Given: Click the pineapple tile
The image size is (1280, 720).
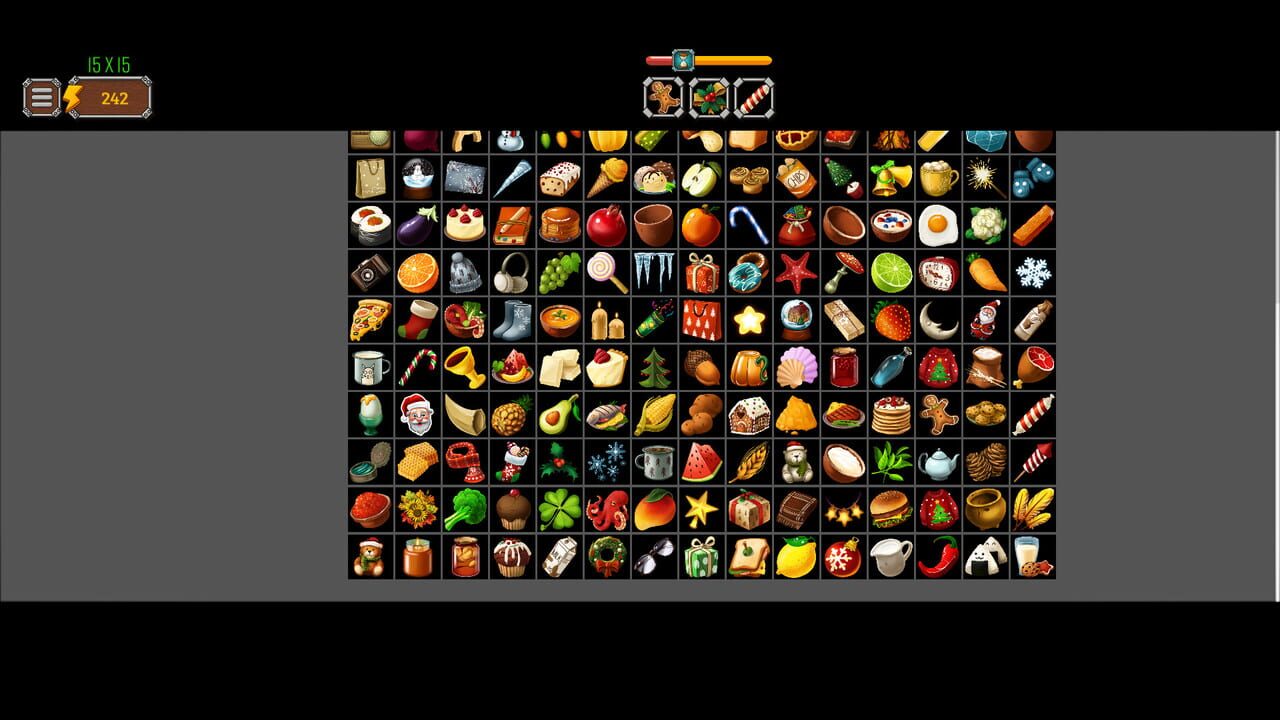Looking at the screenshot, I should (x=511, y=415).
